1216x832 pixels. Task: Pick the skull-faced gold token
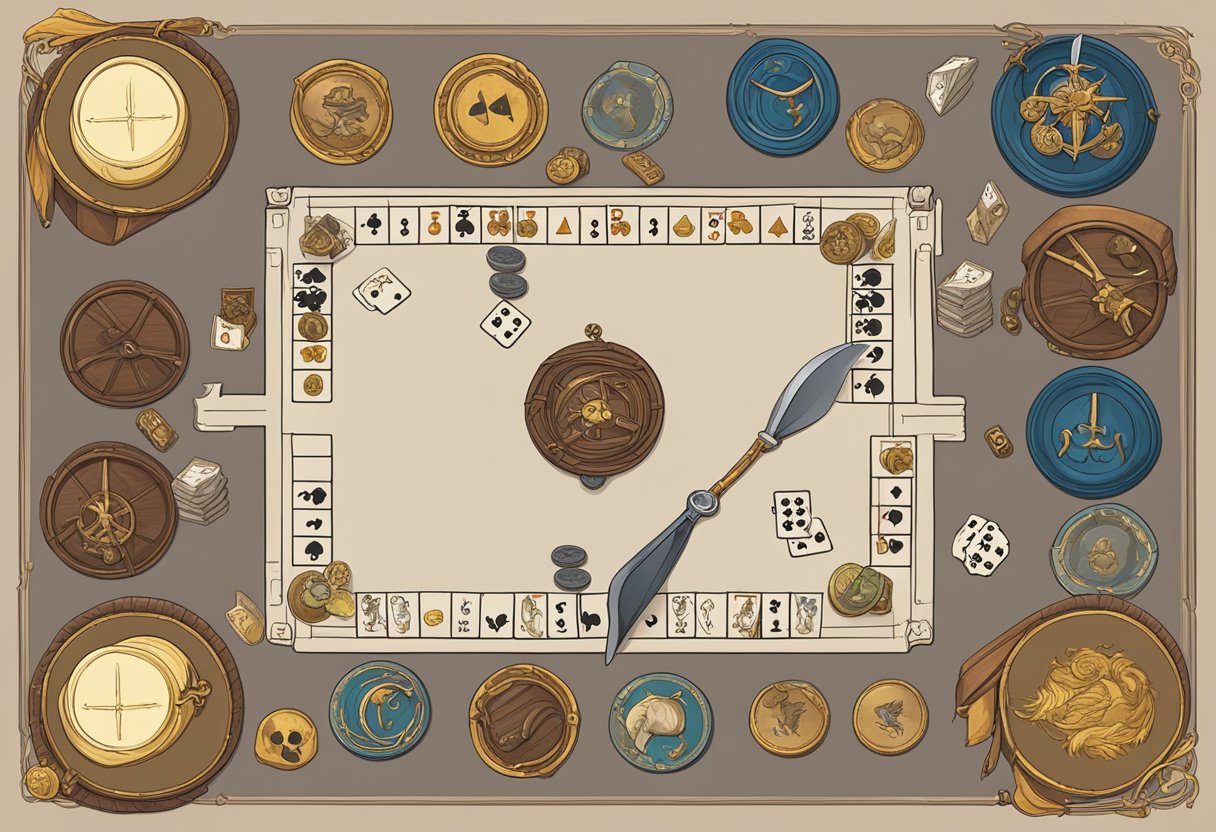click(285, 739)
